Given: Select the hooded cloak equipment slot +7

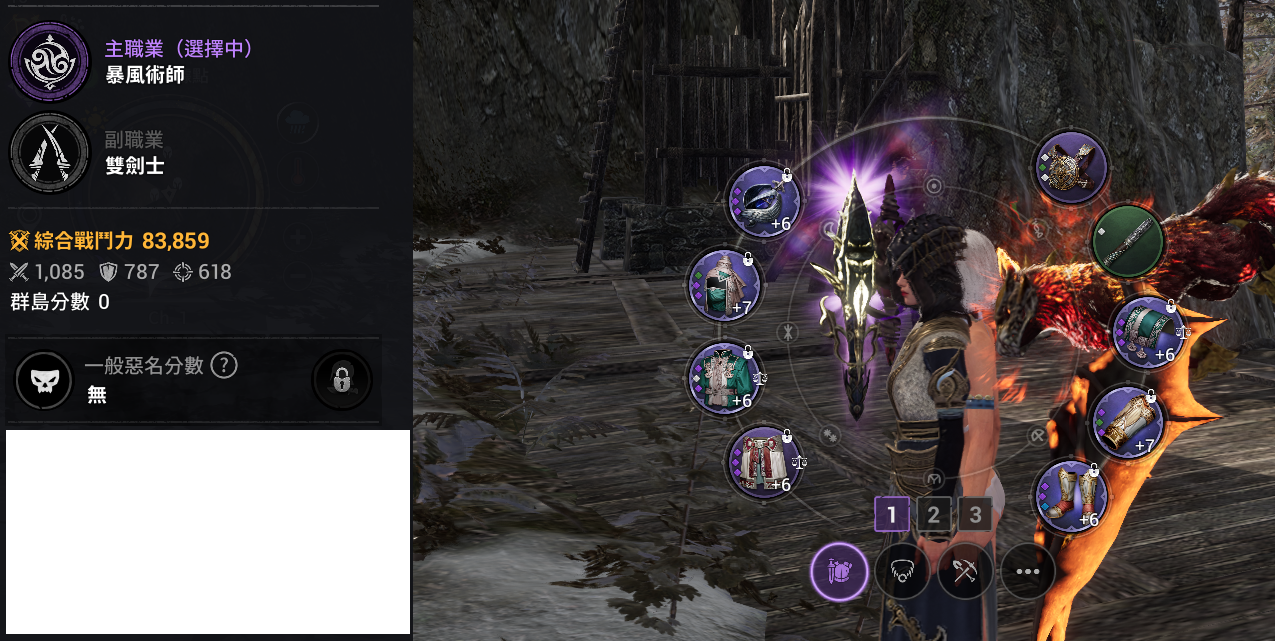Looking at the screenshot, I should pos(724,286).
